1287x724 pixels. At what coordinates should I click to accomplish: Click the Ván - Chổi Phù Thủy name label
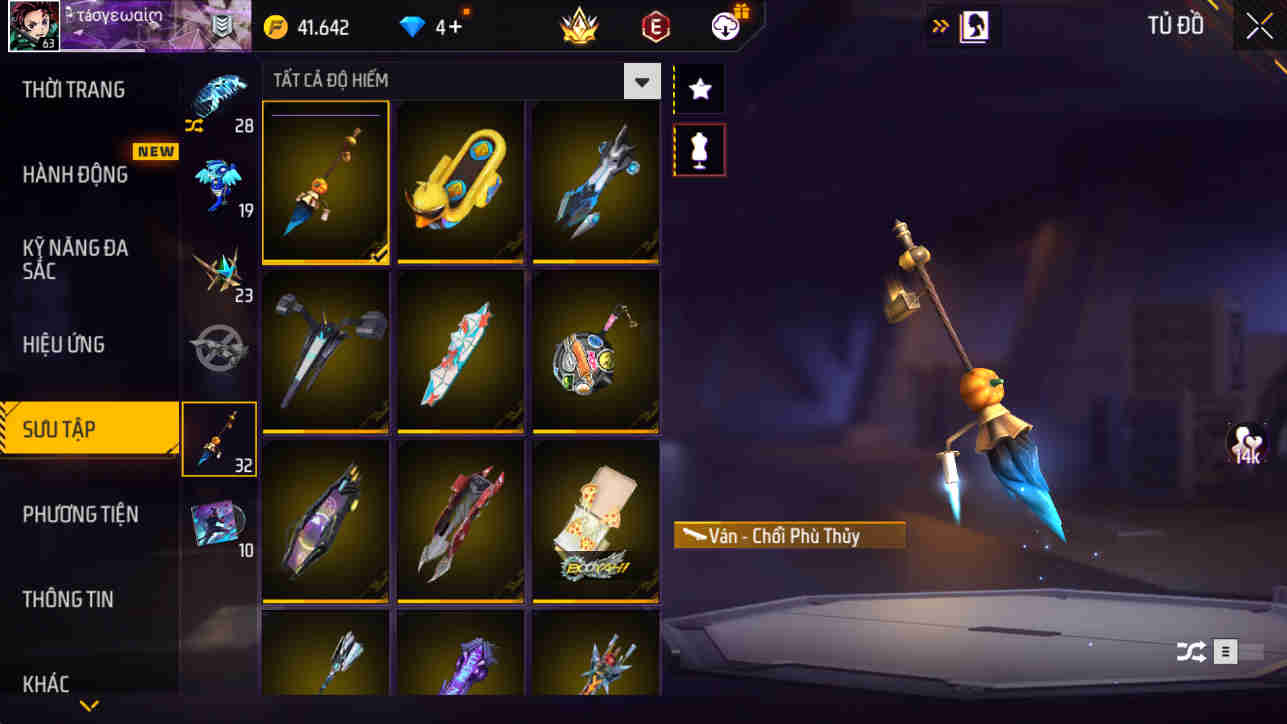[x=788, y=536]
